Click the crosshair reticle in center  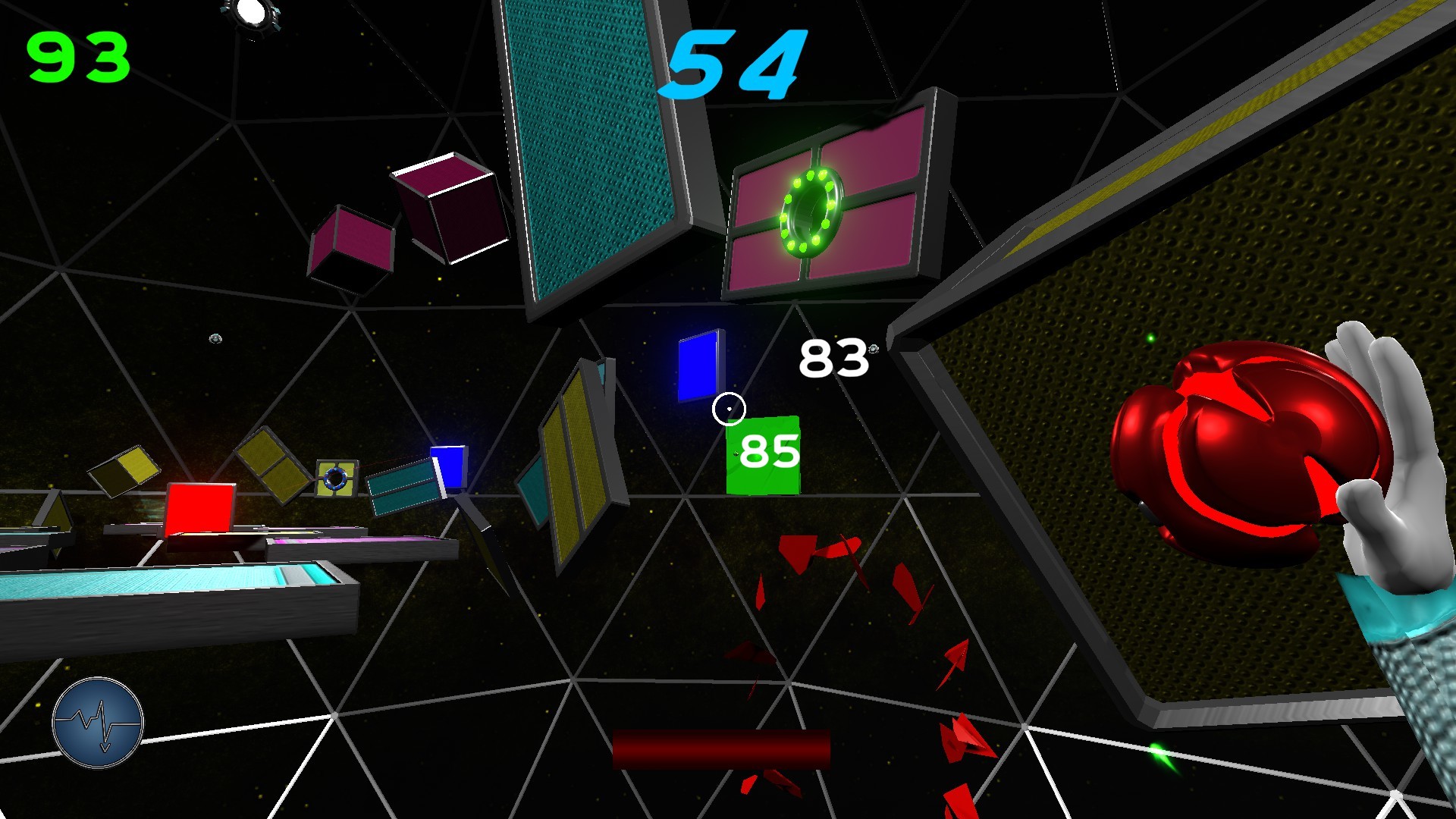(x=727, y=407)
